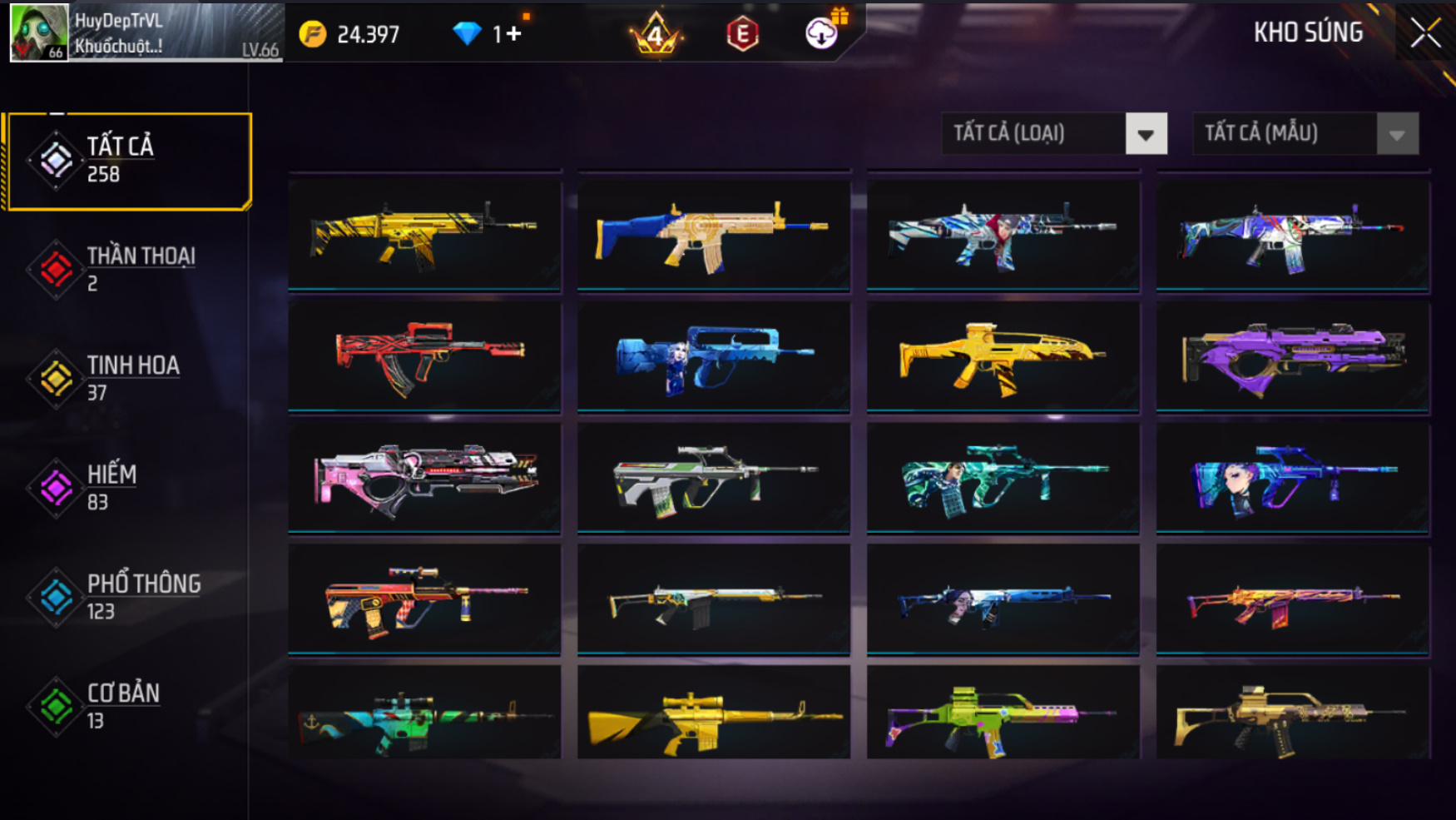Click the player profile avatar
The image size is (1456, 820).
(x=38, y=32)
